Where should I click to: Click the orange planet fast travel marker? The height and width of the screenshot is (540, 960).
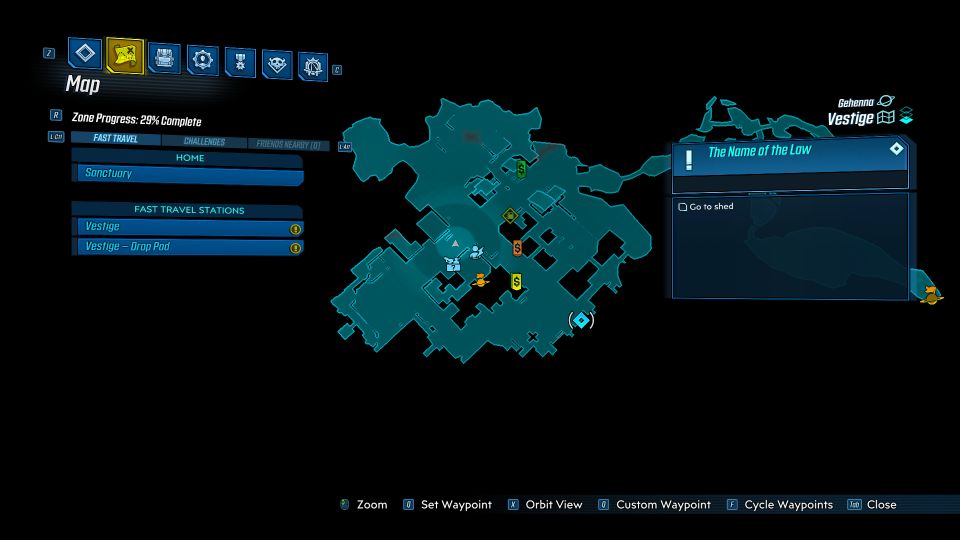(480, 280)
